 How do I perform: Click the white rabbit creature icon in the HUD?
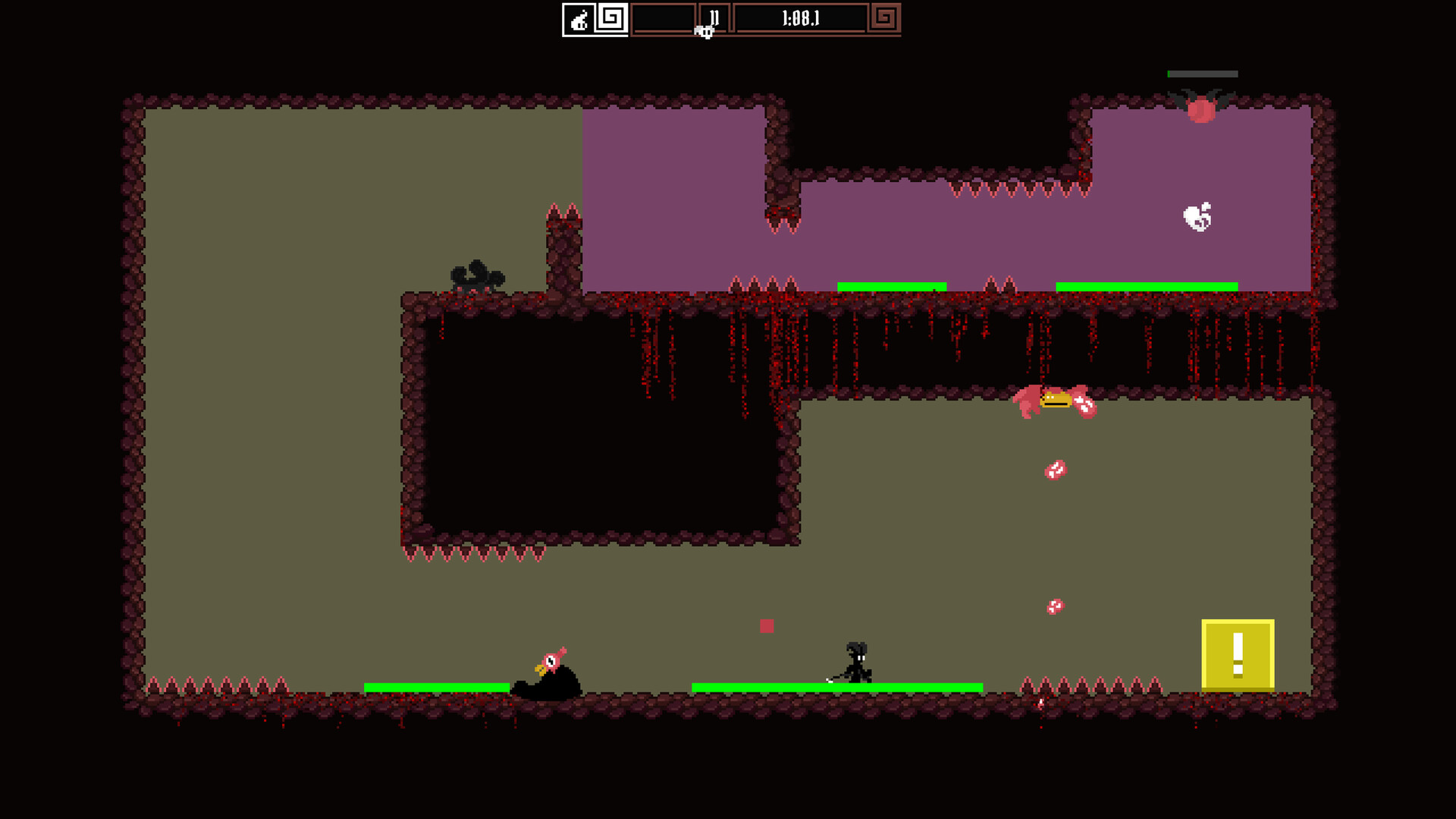click(578, 20)
